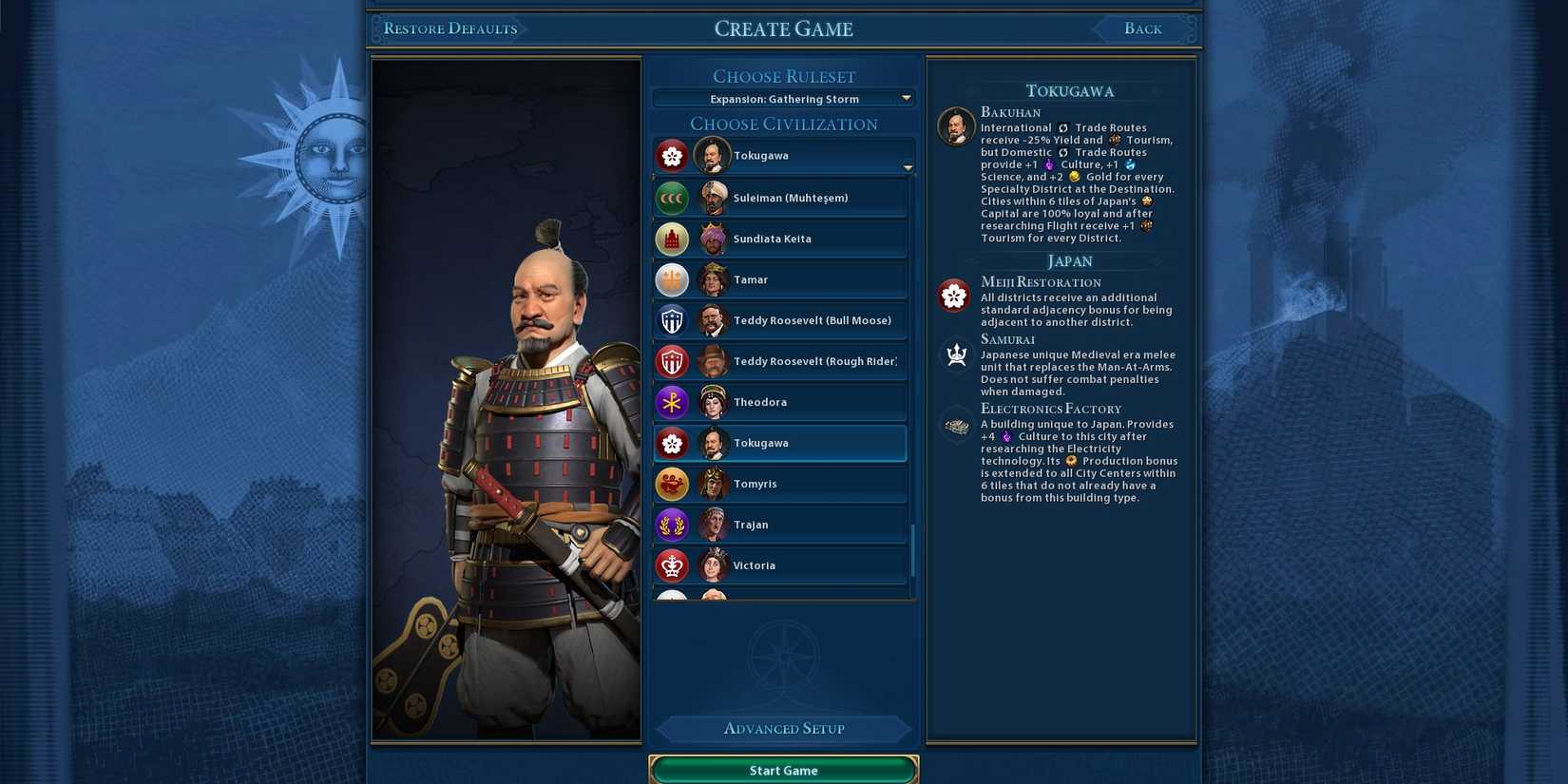1568x784 pixels.
Task: Click the Rough Rider America shield icon
Action: tap(673, 361)
